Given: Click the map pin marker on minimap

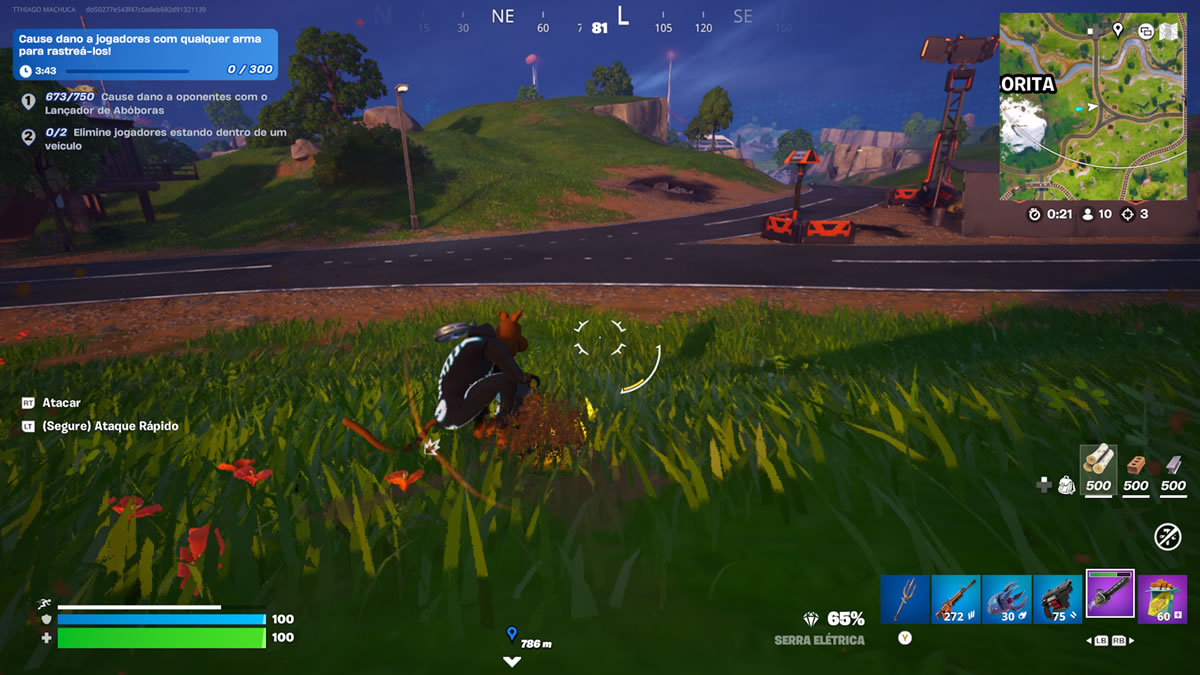Looking at the screenshot, I should click(x=1118, y=30).
